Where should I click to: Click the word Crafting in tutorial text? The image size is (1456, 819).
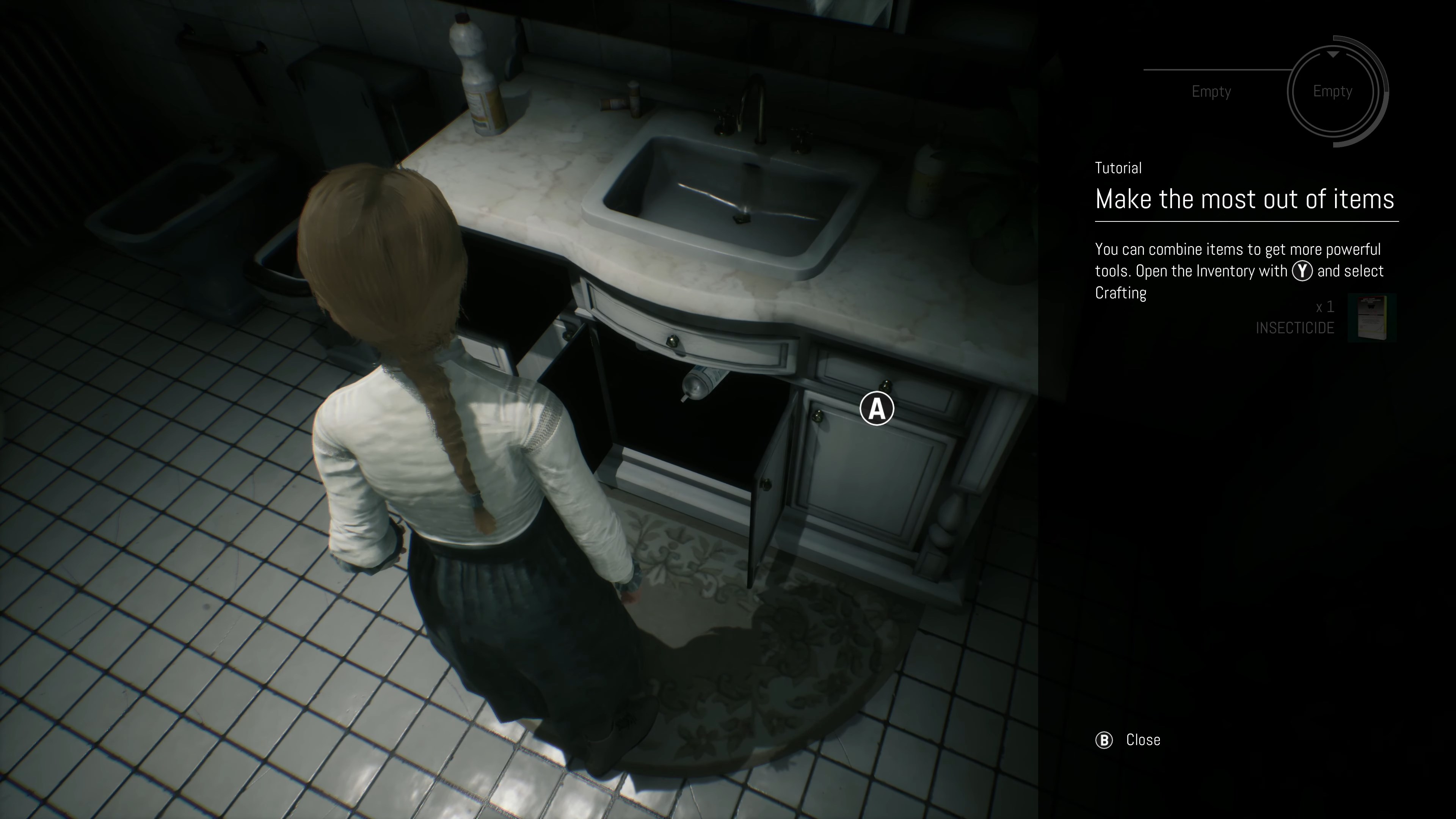(1120, 293)
